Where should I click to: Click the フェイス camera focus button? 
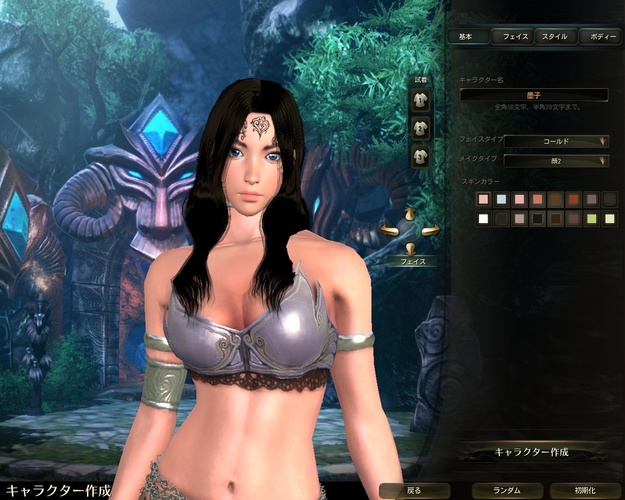(x=412, y=260)
